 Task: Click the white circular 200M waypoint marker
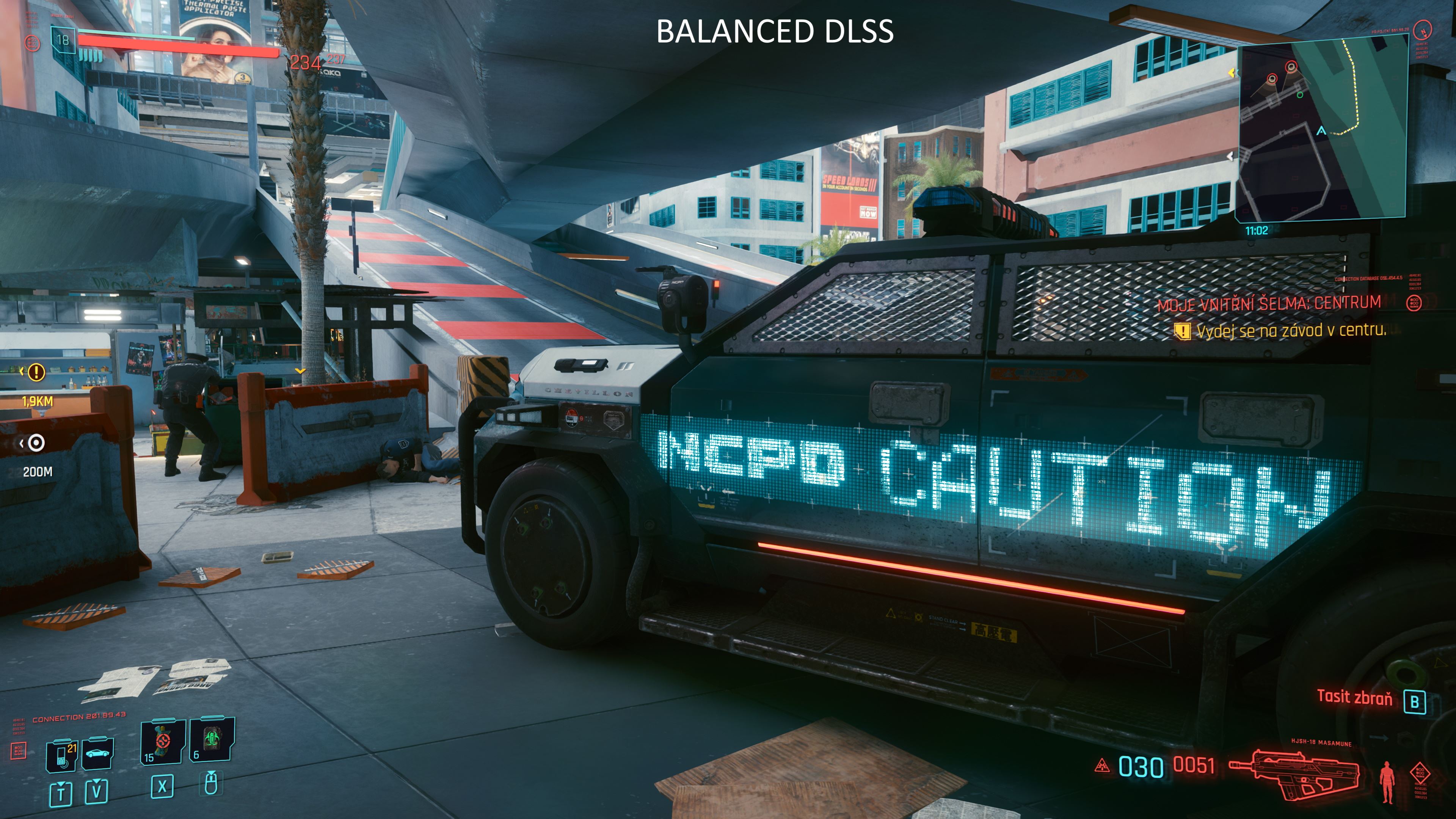click(x=36, y=443)
